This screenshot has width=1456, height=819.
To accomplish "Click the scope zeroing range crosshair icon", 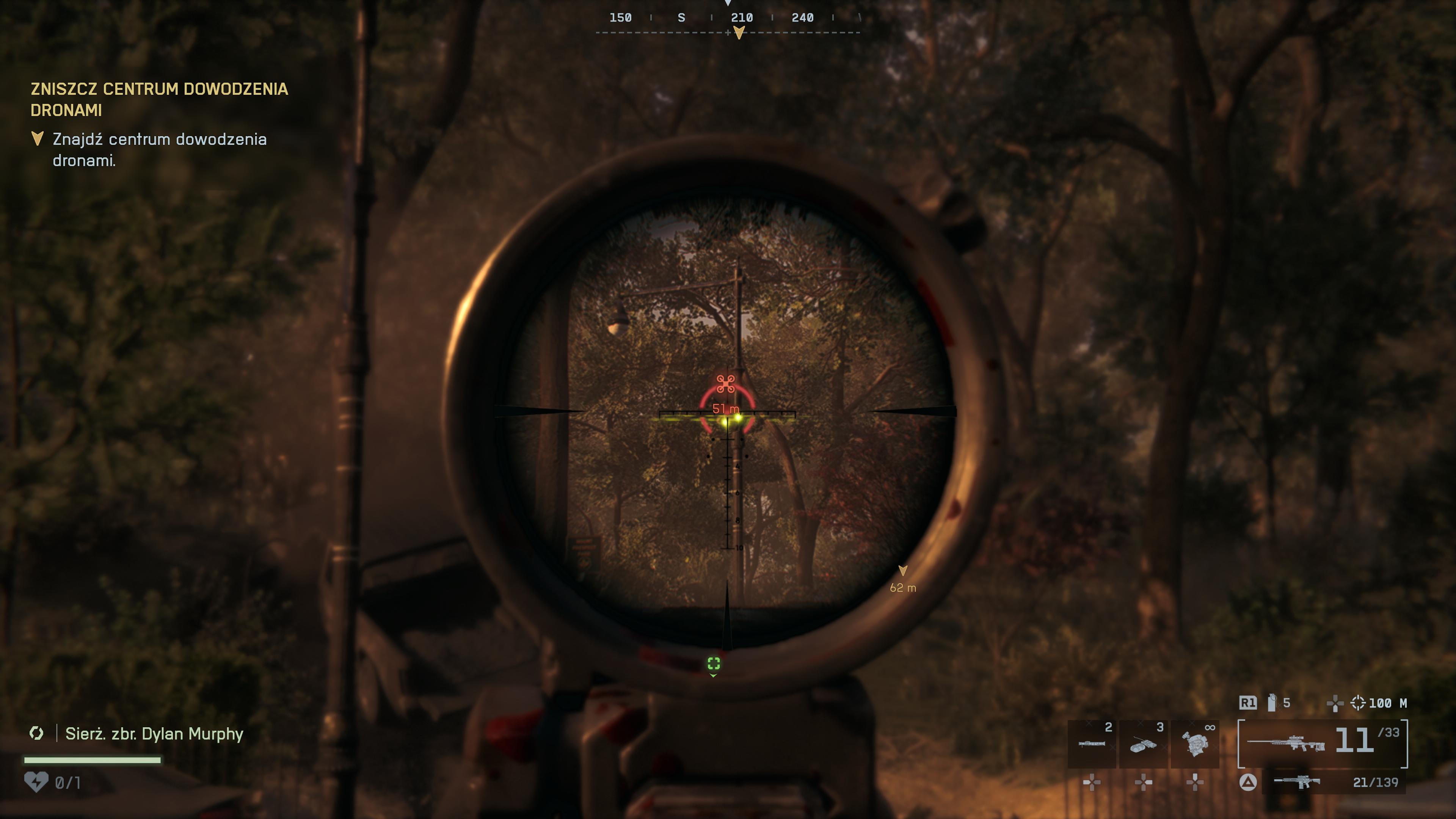I will [1358, 703].
